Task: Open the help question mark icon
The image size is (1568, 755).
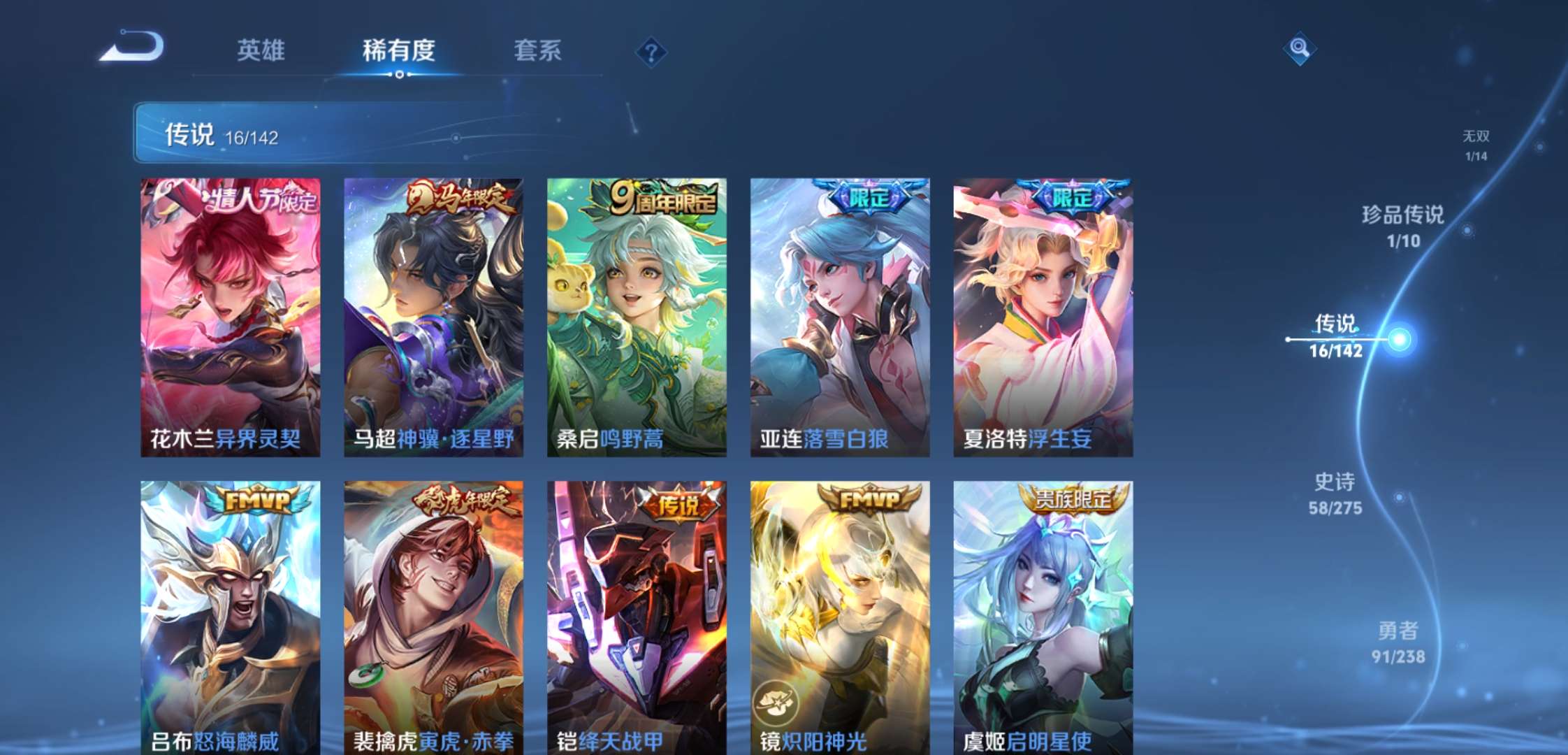Action: pyautogui.click(x=650, y=52)
